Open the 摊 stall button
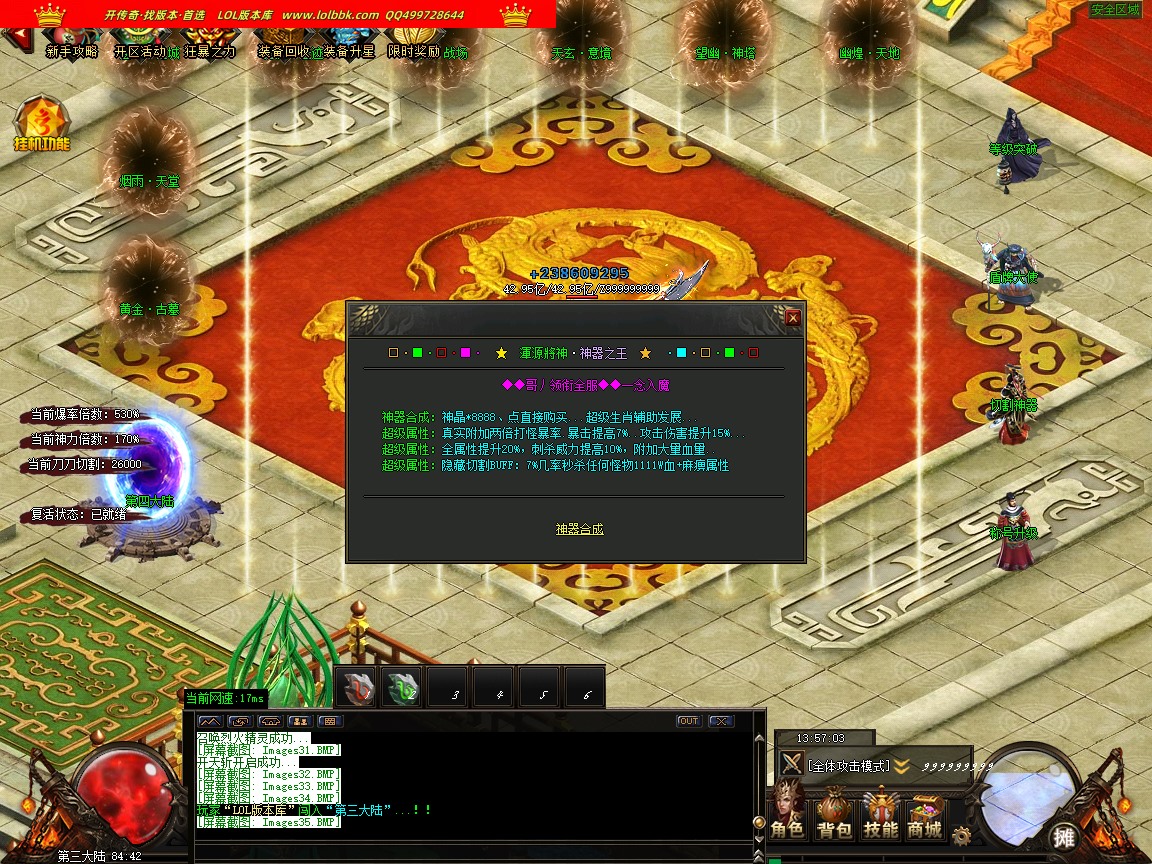The width and height of the screenshot is (1152, 864). 1063,836
